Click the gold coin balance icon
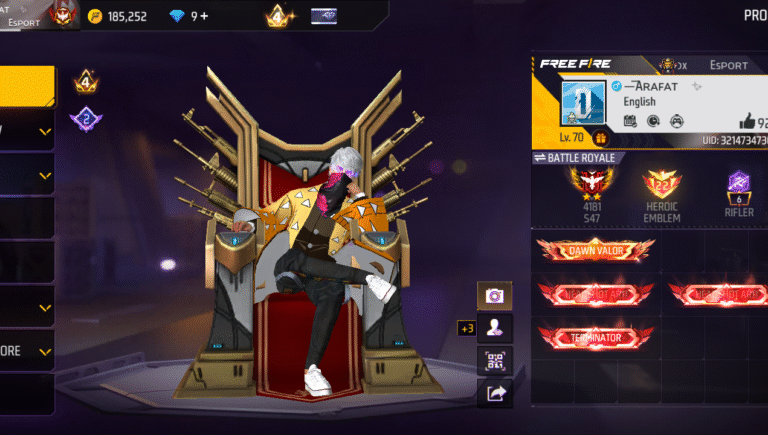The height and width of the screenshot is (435, 768). click(95, 16)
